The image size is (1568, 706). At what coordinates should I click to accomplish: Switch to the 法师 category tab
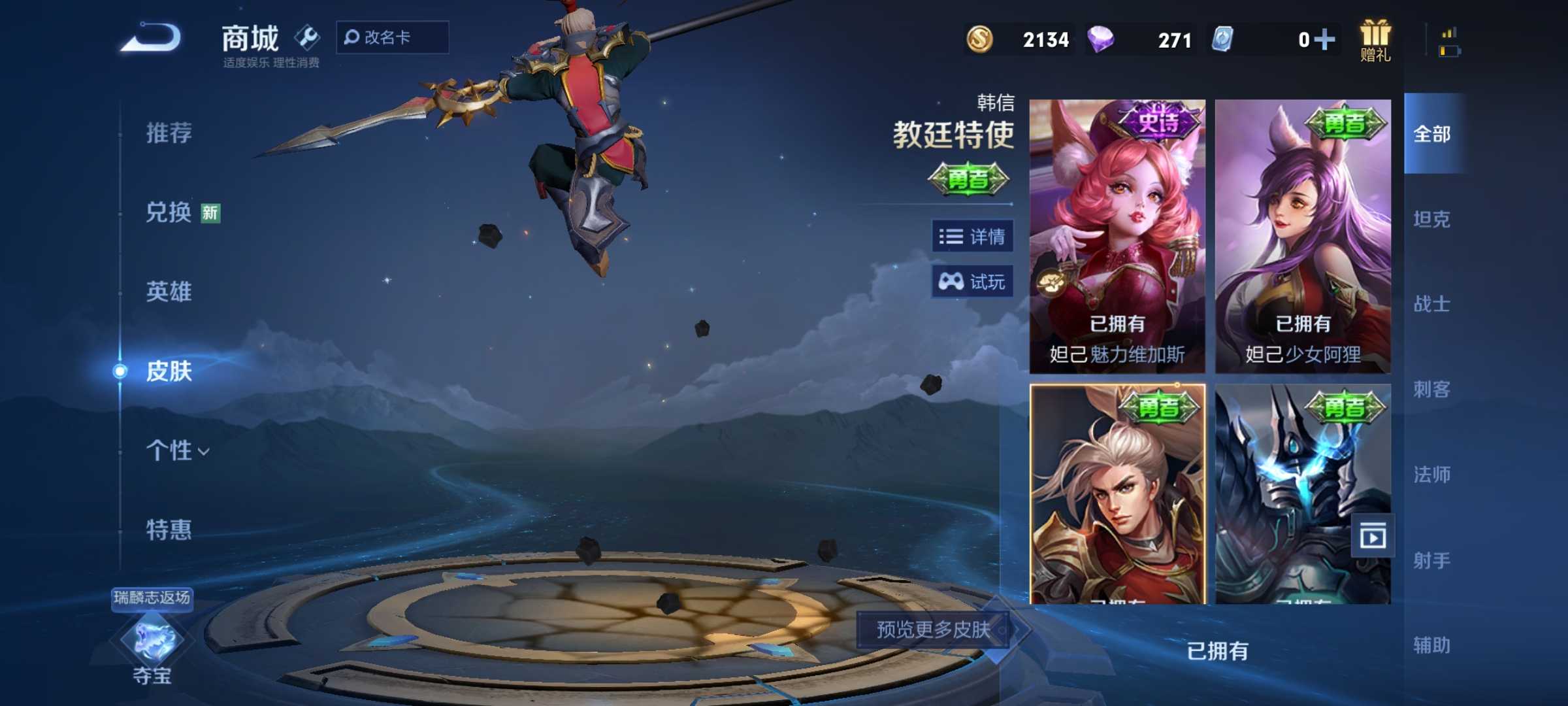1432,475
